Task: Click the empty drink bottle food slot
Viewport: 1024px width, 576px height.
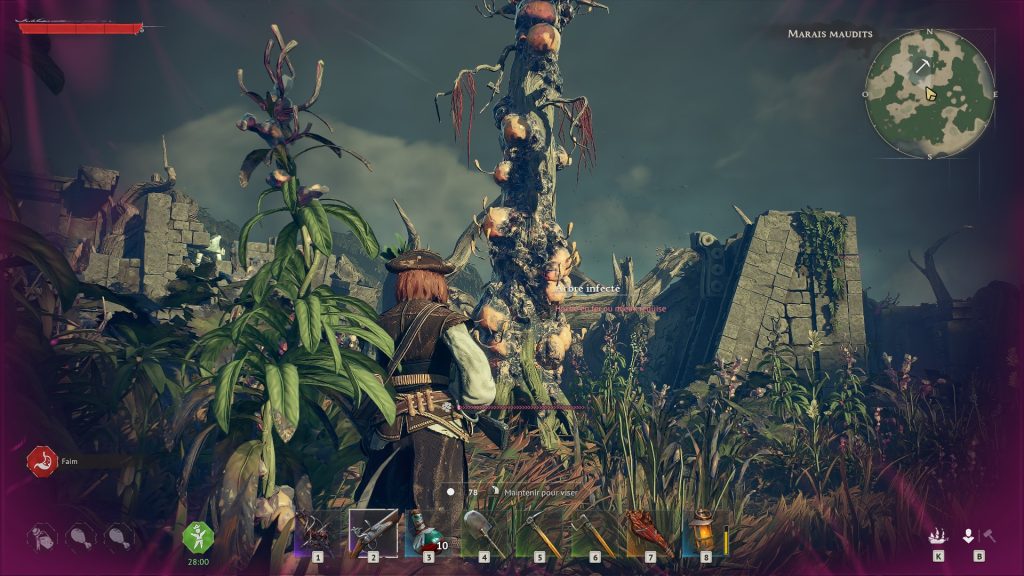Action: 42,537
